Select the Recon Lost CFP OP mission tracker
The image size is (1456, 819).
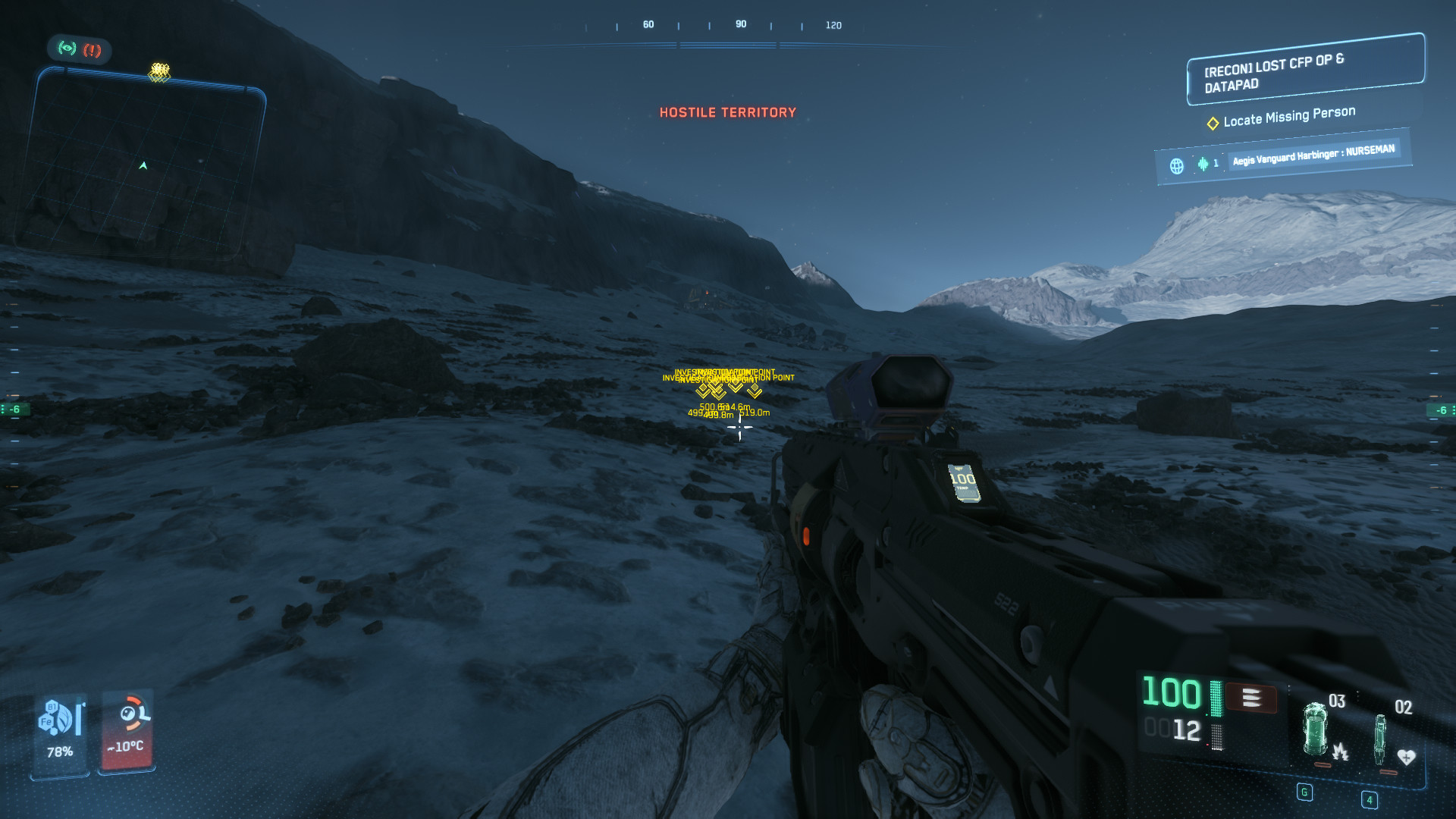[1304, 70]
